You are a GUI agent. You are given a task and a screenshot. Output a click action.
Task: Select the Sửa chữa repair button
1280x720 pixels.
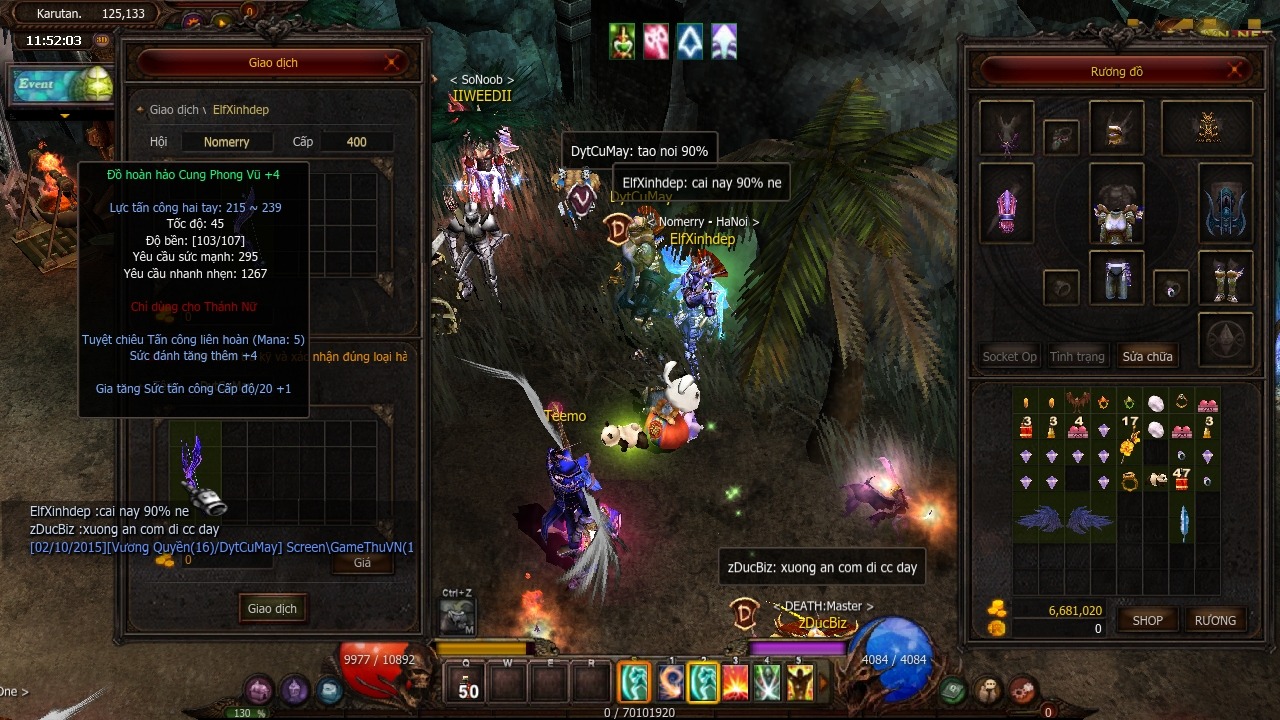(x=1147, y=356)
